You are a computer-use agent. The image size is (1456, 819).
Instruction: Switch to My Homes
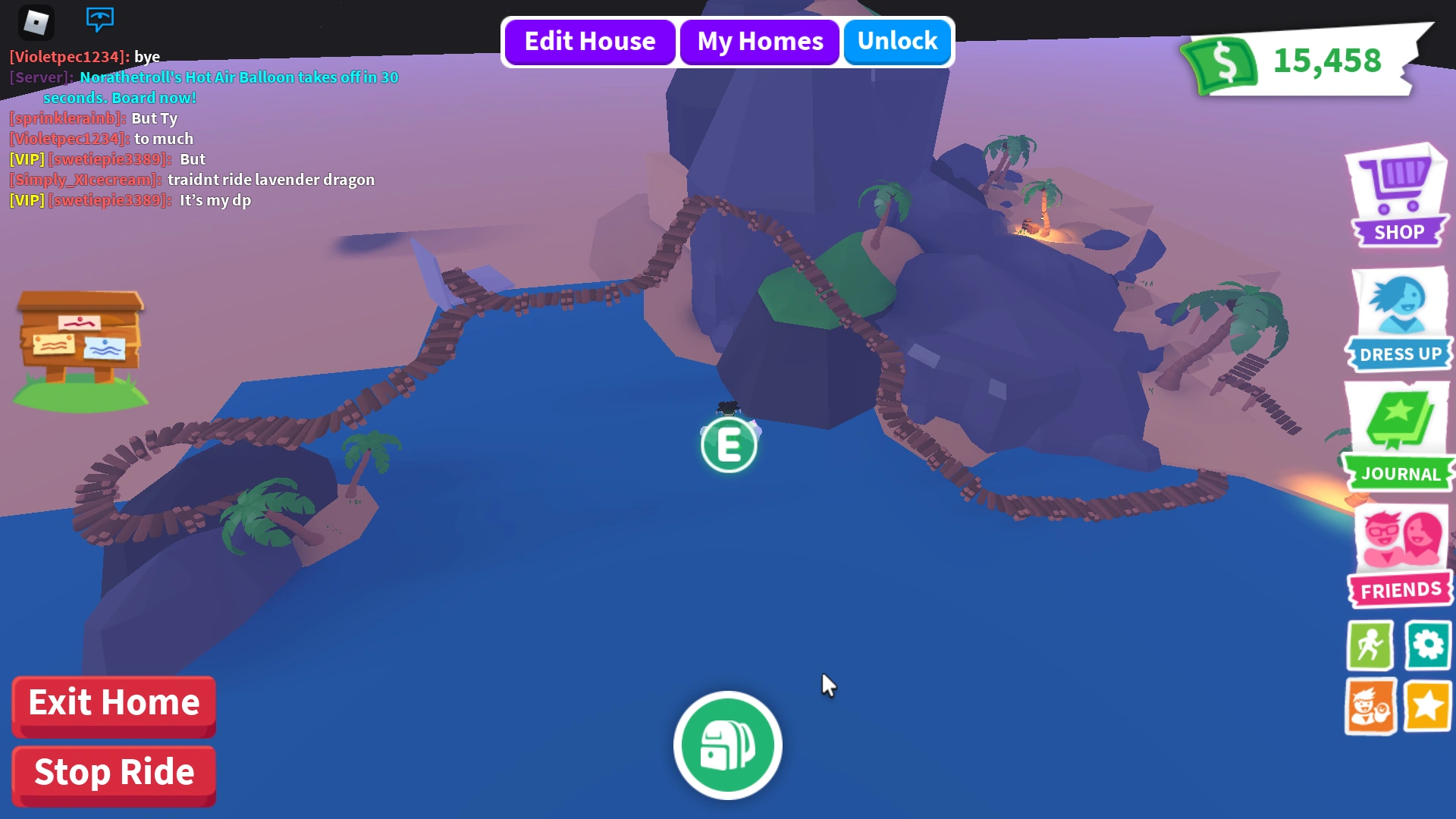pyautogui.click(x=759, y=42)
